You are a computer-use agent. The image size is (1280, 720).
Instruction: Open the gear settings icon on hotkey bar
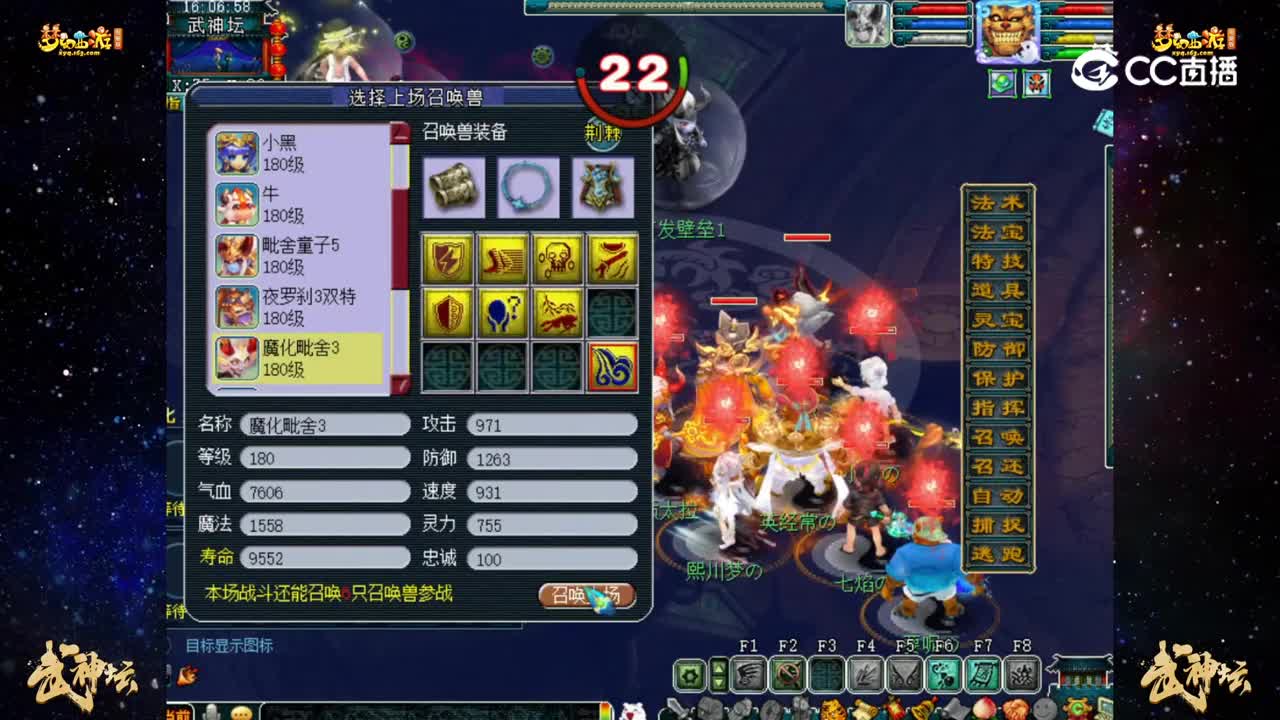click(690, 676)
